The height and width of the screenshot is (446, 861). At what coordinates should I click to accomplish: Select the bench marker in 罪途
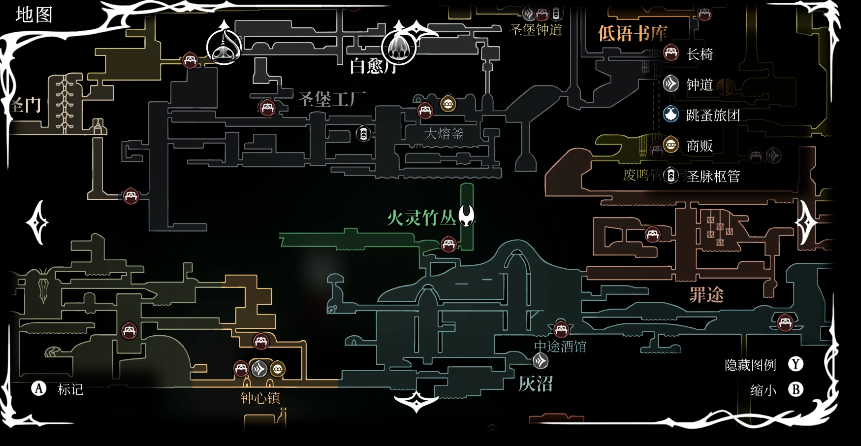coord(652,236)
